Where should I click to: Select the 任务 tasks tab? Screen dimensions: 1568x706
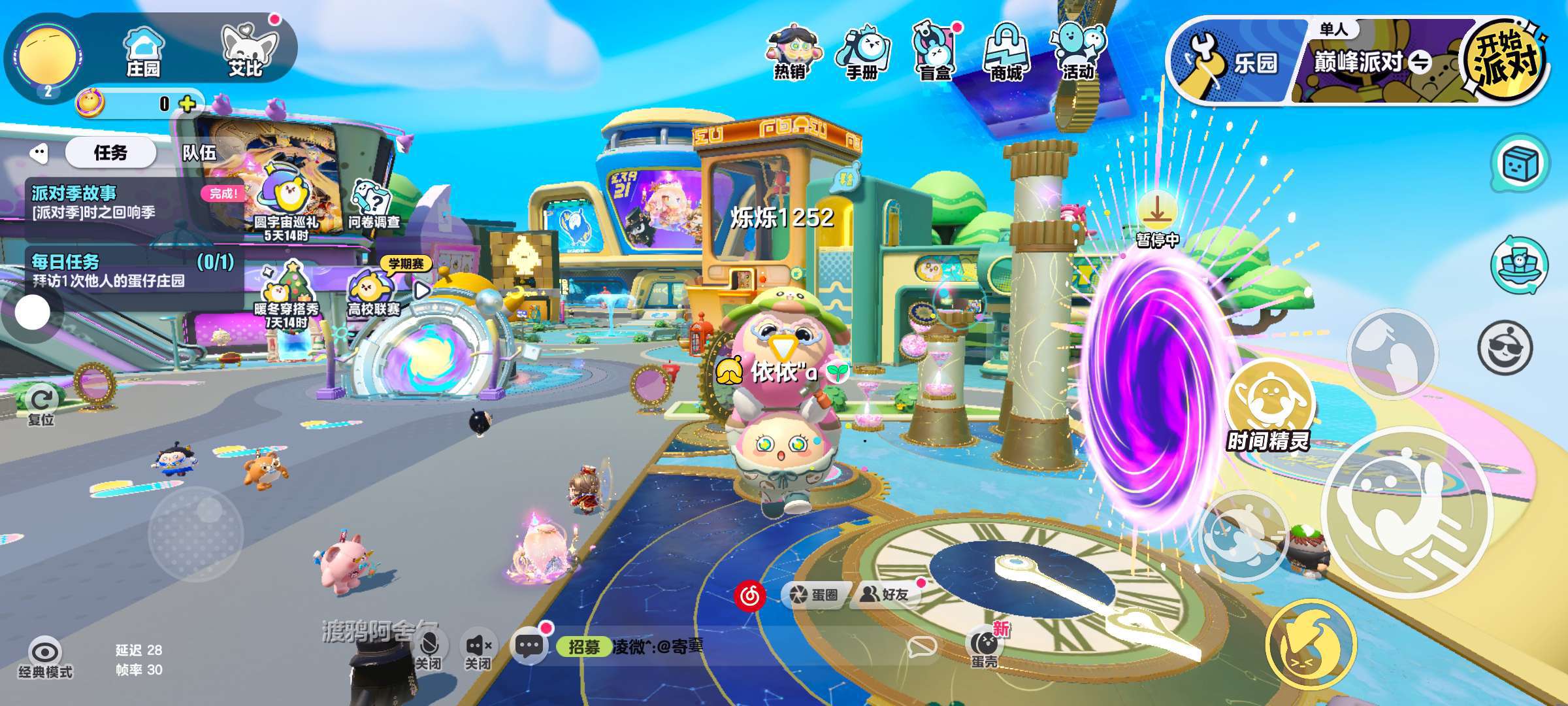coord(110,153)
